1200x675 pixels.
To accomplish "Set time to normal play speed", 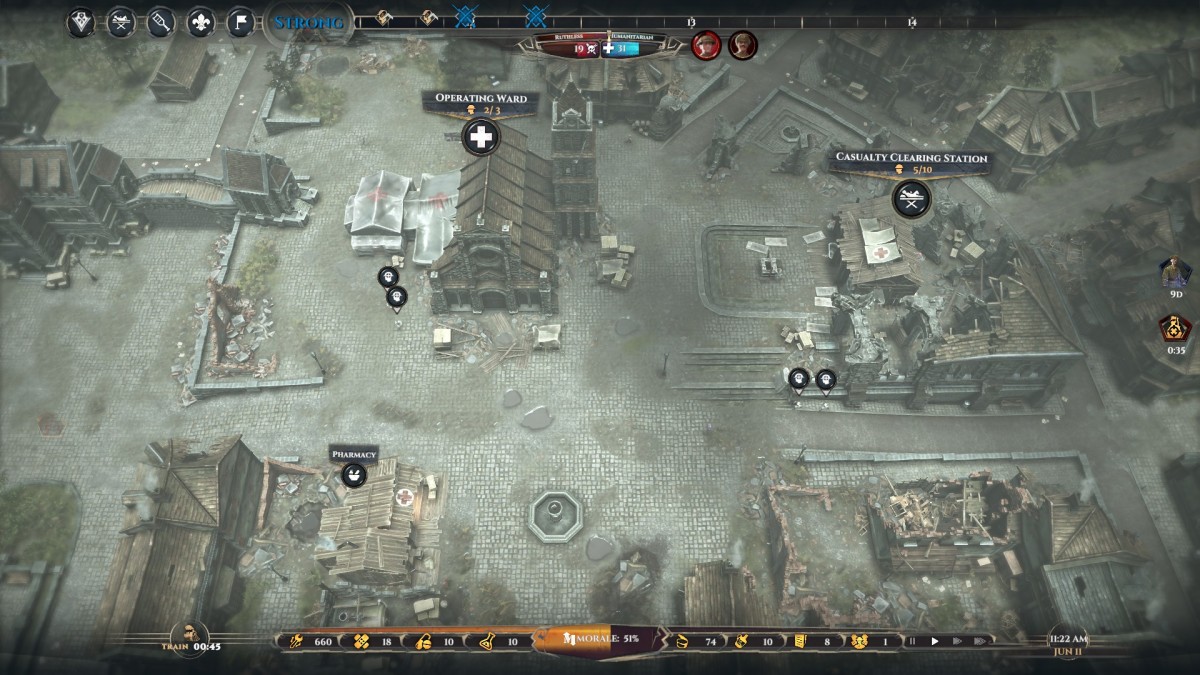I will [x=935, y=641].
